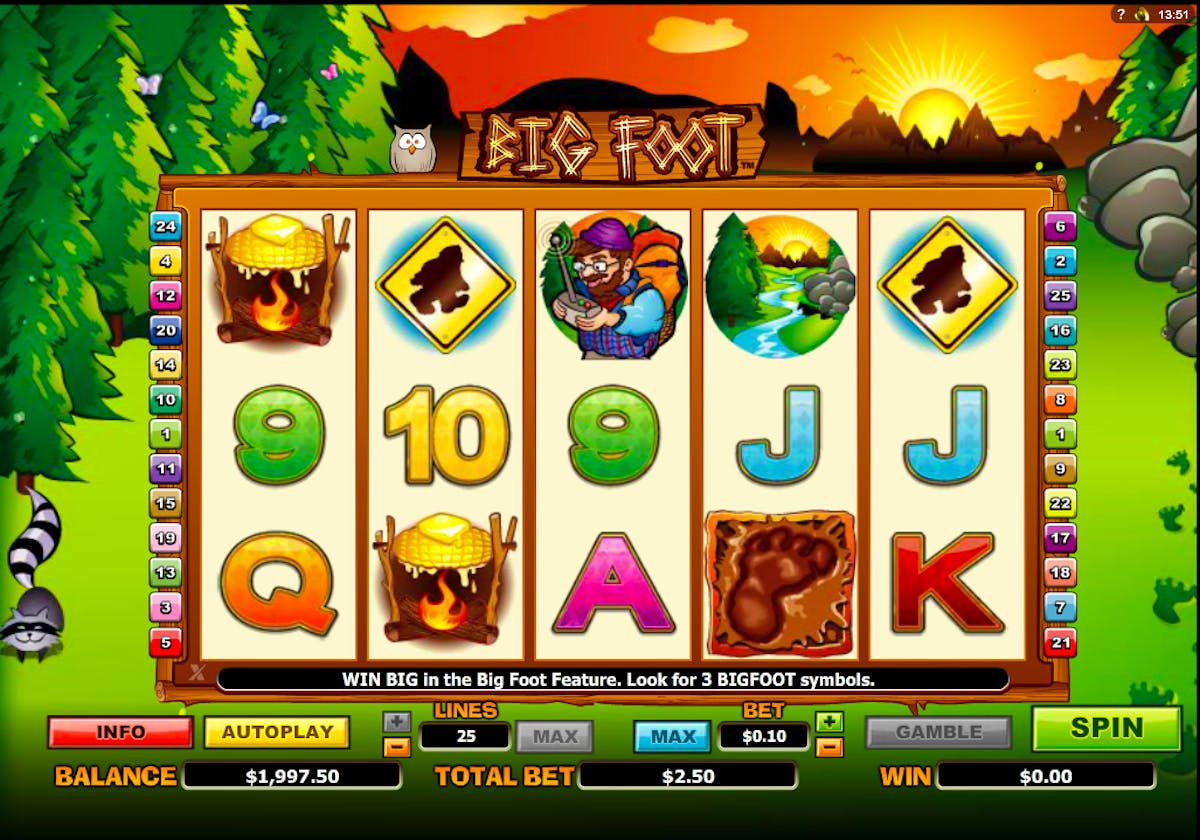Viewport: 1200px width, 840px height.
Task: Select payline 6 marker
Action: point(1060,227)
